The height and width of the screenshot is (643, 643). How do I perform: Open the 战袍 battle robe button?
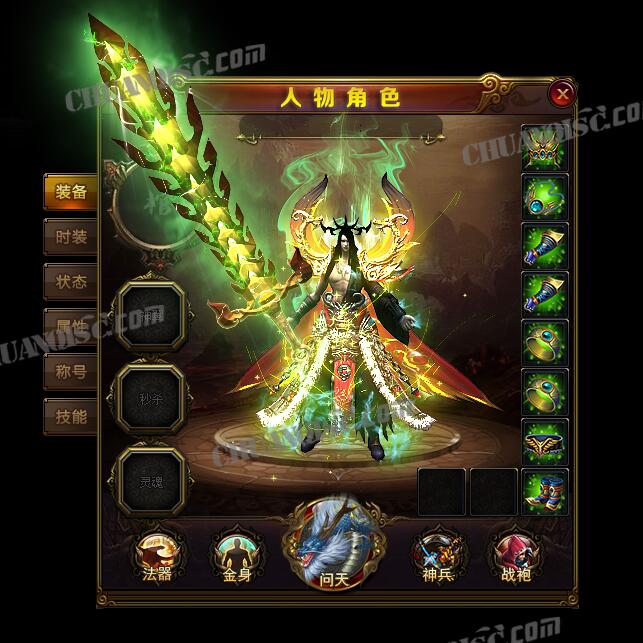click(x=511, y=555)
